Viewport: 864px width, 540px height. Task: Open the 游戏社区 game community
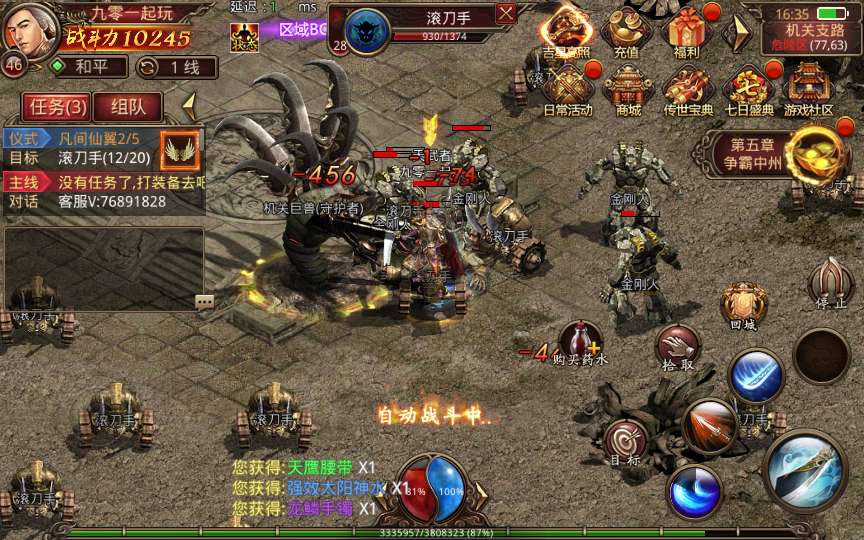[x=808, y=90]
